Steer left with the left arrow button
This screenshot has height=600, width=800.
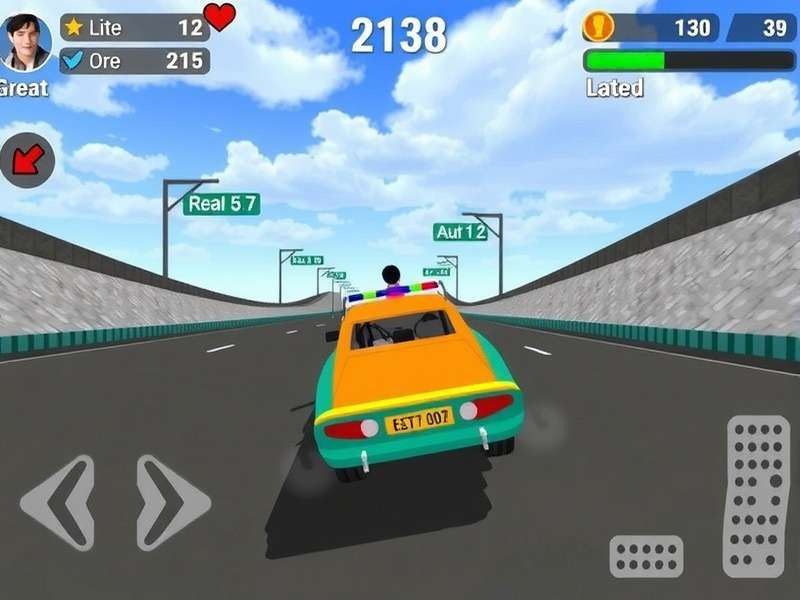tap(58, 502)
